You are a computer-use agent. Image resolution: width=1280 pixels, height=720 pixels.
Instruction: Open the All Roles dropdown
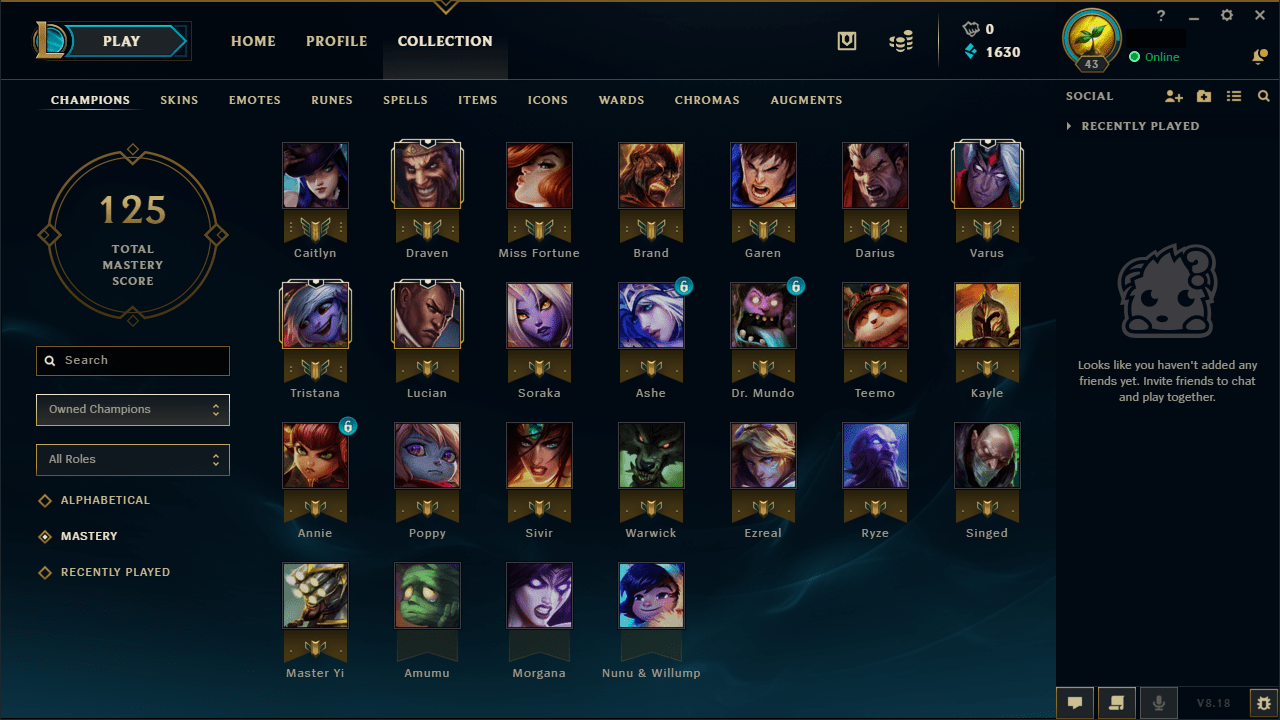[132, 460]
